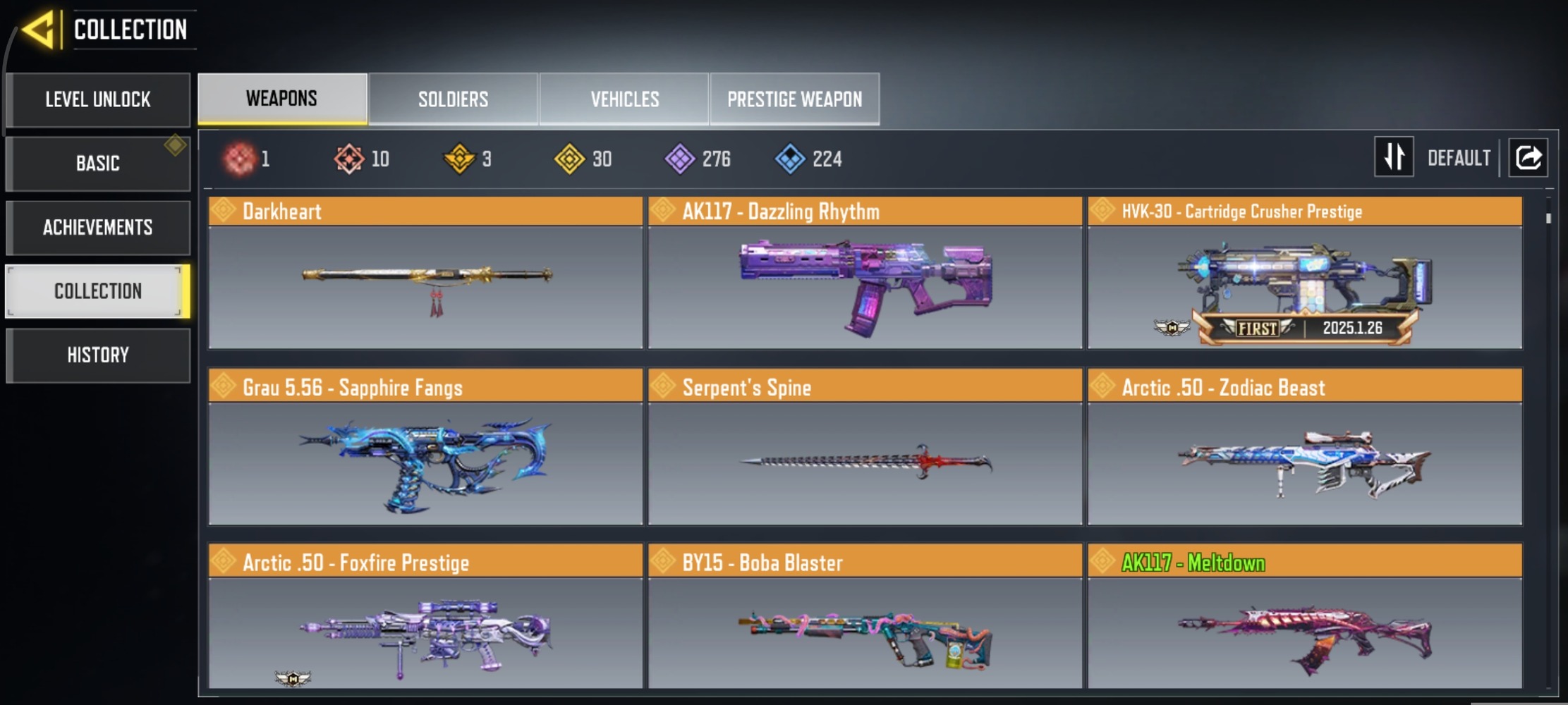Click the share icon in the top right
The width and height of the screenshot is (1568, 705).
(x=1528, y=158)
